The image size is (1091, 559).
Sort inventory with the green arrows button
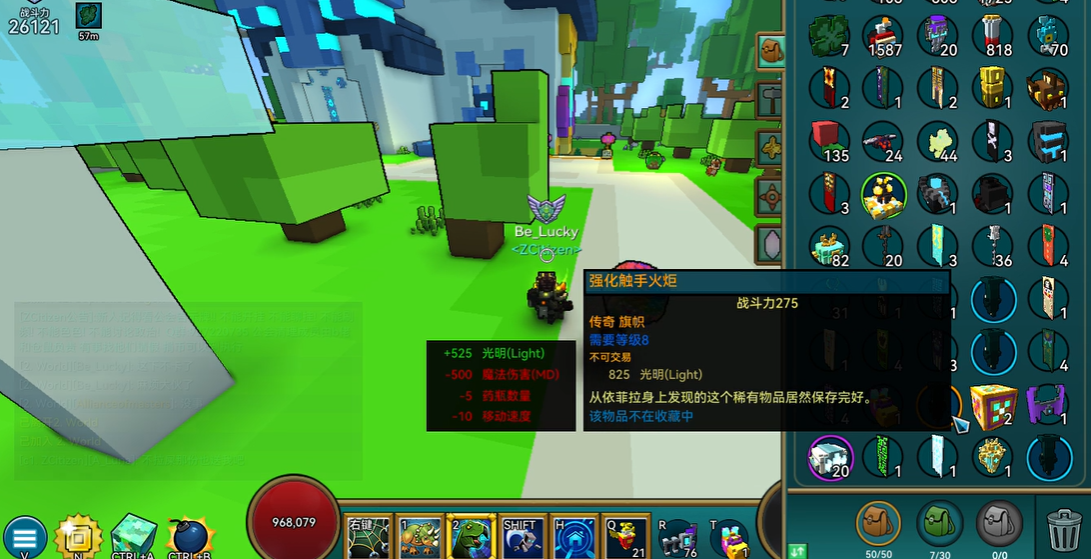coord(797,550)
